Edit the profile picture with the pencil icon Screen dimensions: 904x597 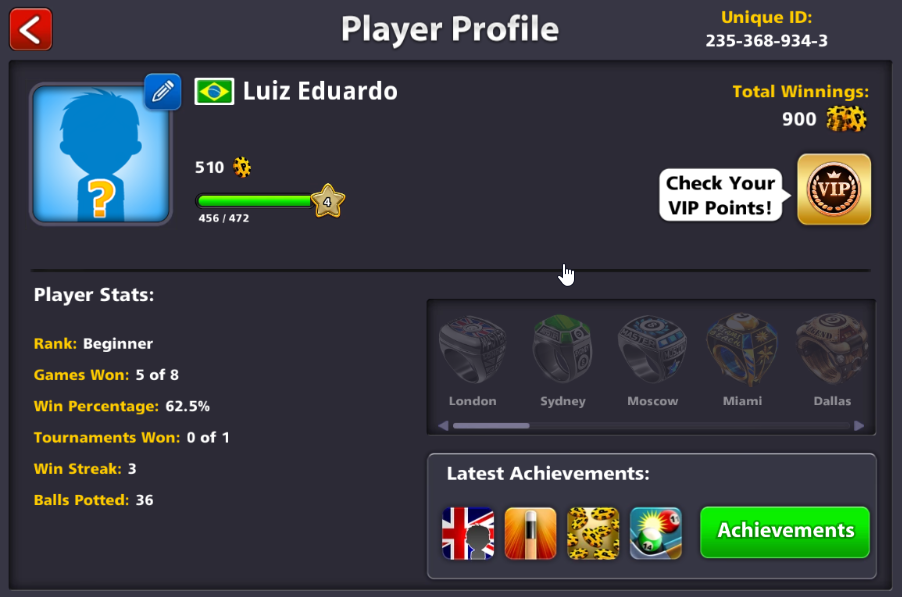tap(162, 91)
